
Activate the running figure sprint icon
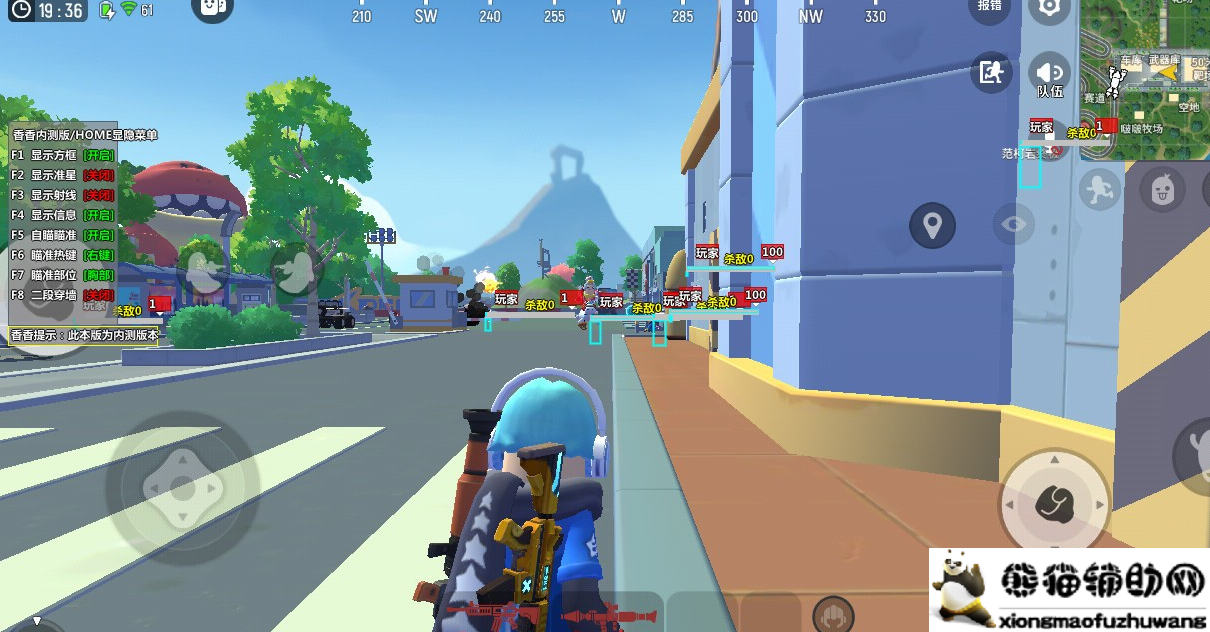coord(1099,188)
